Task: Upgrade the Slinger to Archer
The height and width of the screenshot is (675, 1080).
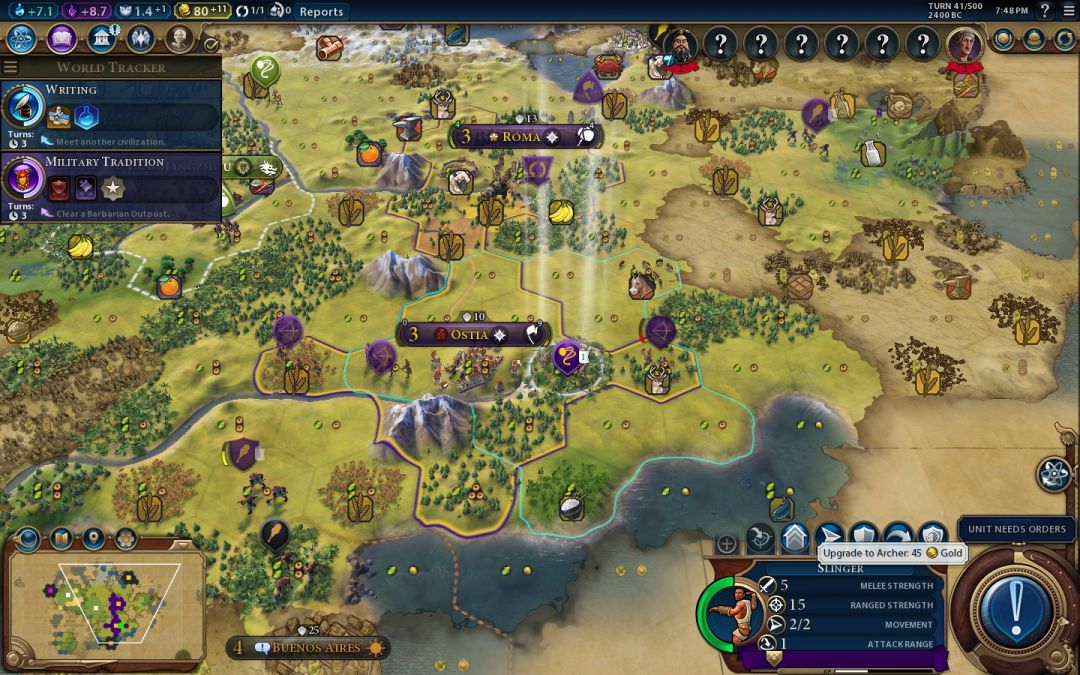Action: 829,537
